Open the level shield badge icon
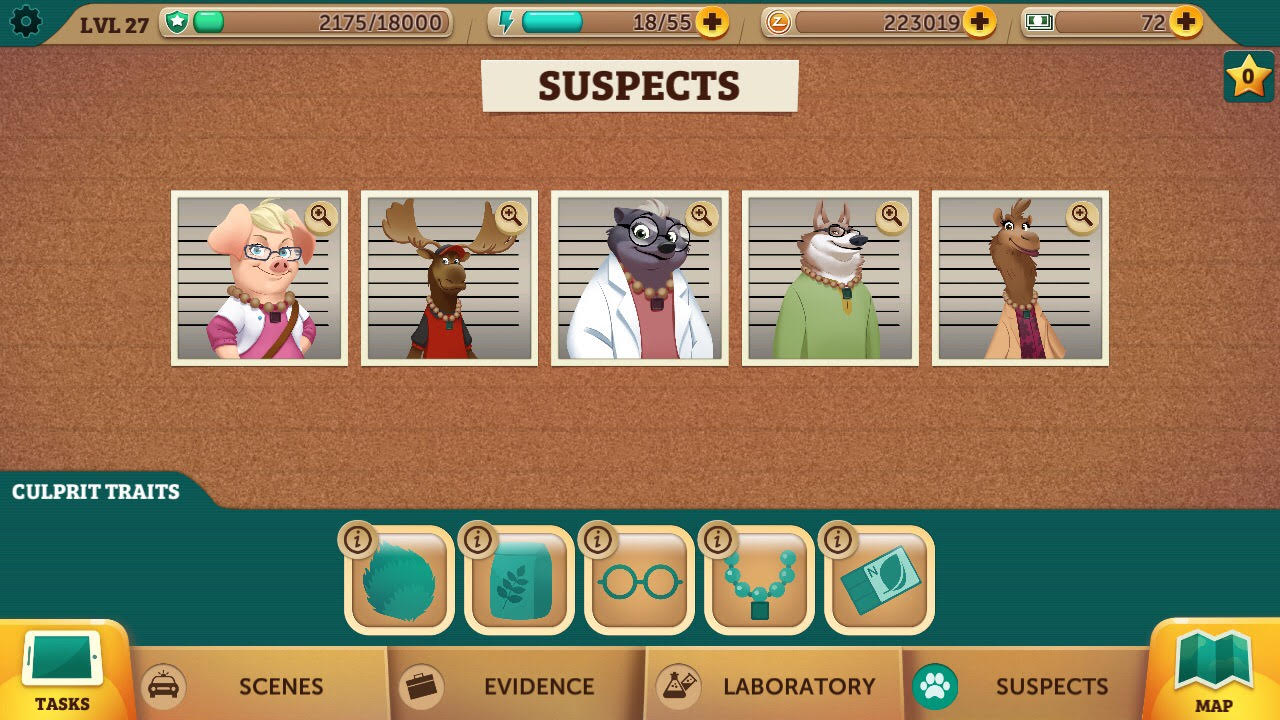 click(x=179, y=22)
